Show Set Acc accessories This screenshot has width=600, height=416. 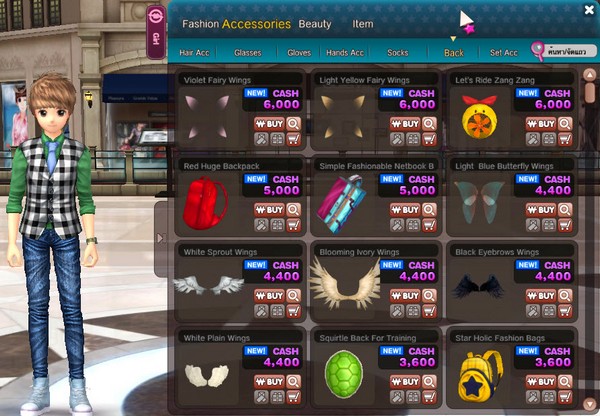(x=504, y=52)
